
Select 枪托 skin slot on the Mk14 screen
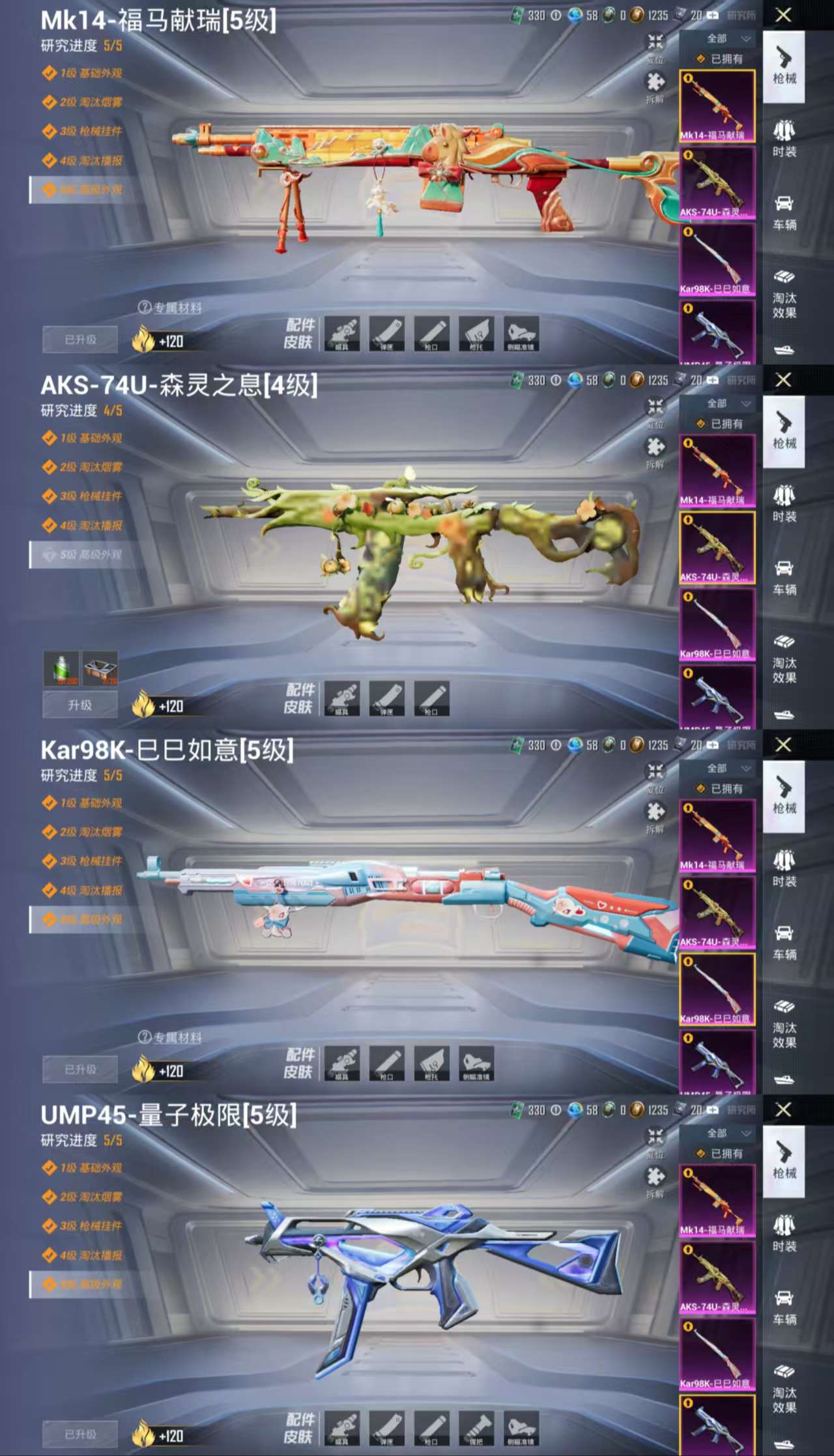[477, 334]
